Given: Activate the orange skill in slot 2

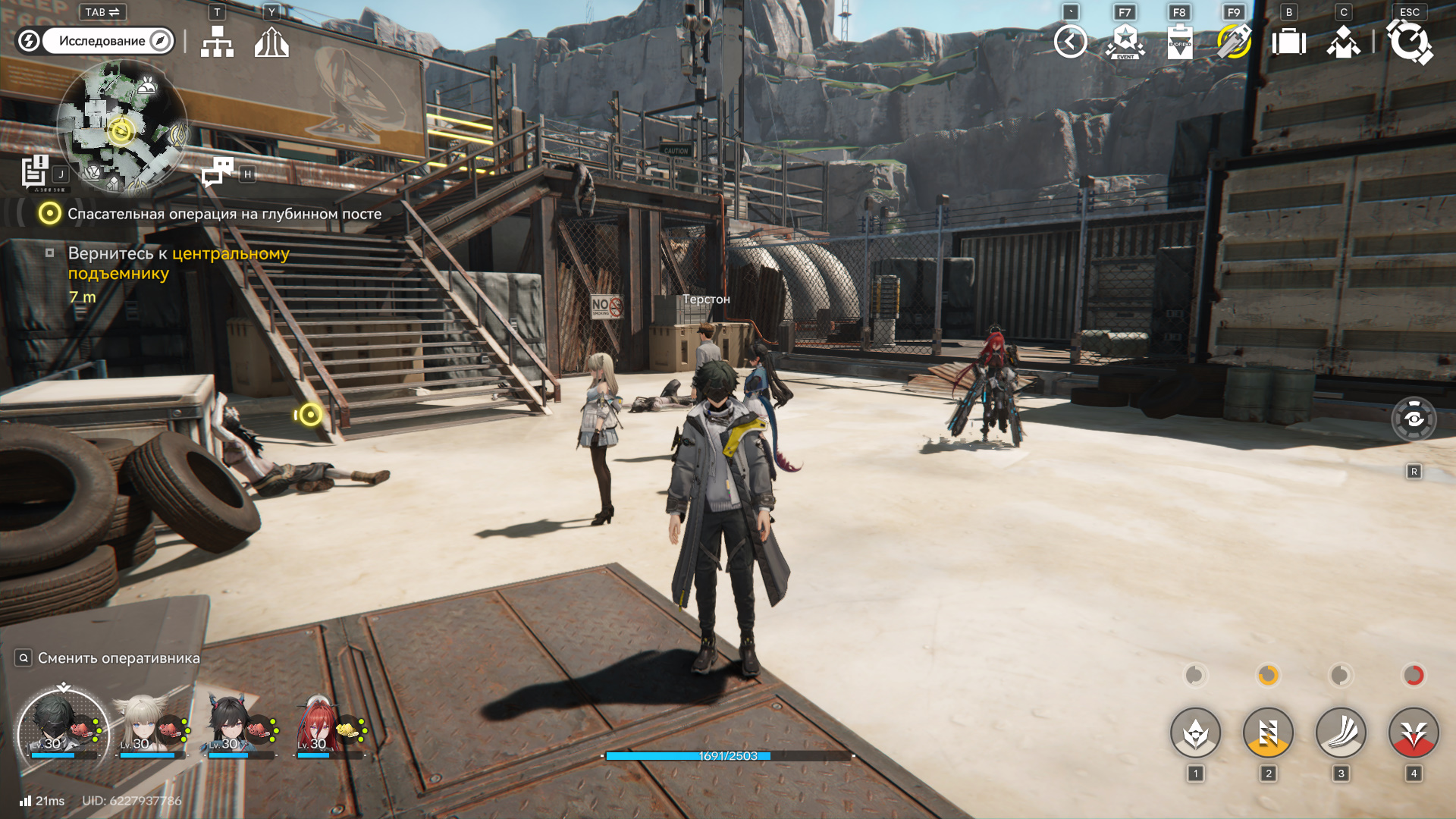Looking at the screenshot, I should (1268, 733).
